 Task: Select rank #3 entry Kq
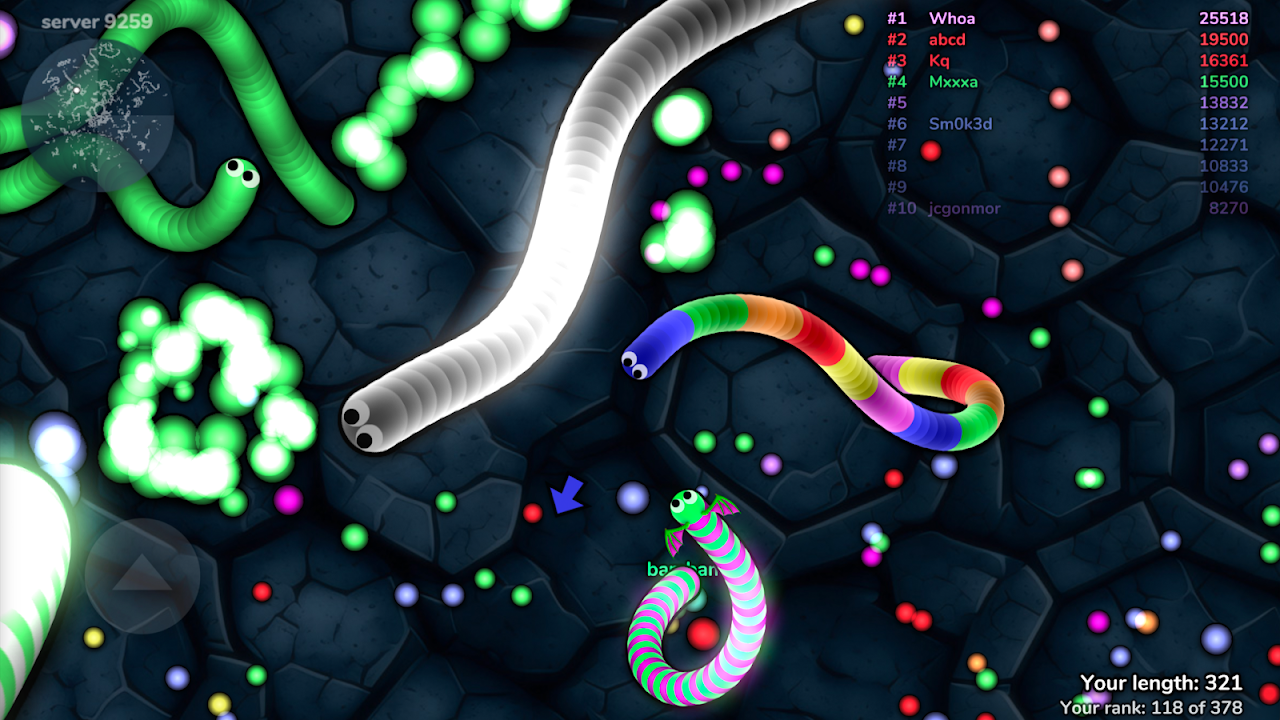coord(938,61)
